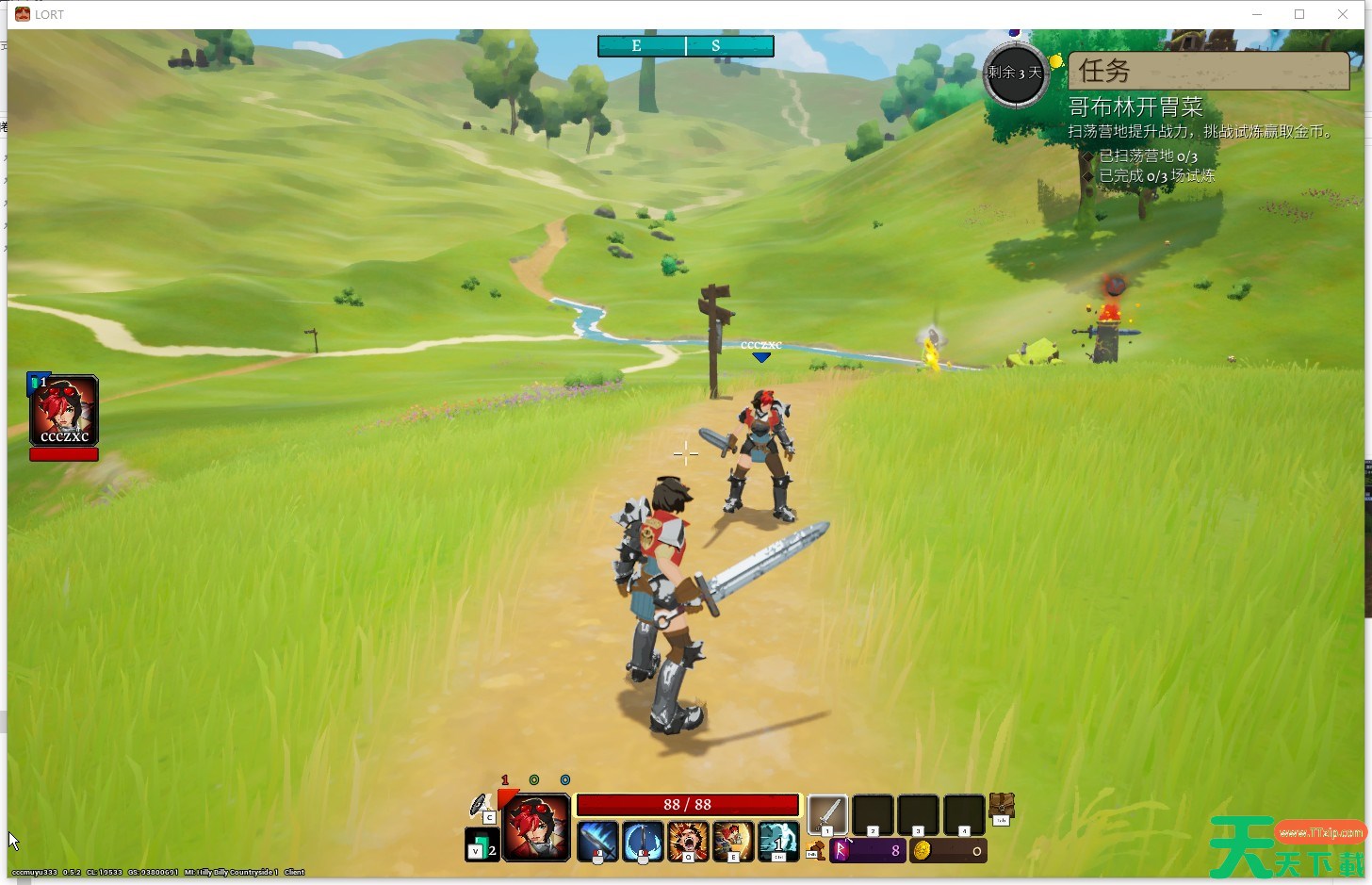Viewport: 1372px width, 885px height.
Task: Open the 任务 quest panel header
Action: [x=1208, y=71]
